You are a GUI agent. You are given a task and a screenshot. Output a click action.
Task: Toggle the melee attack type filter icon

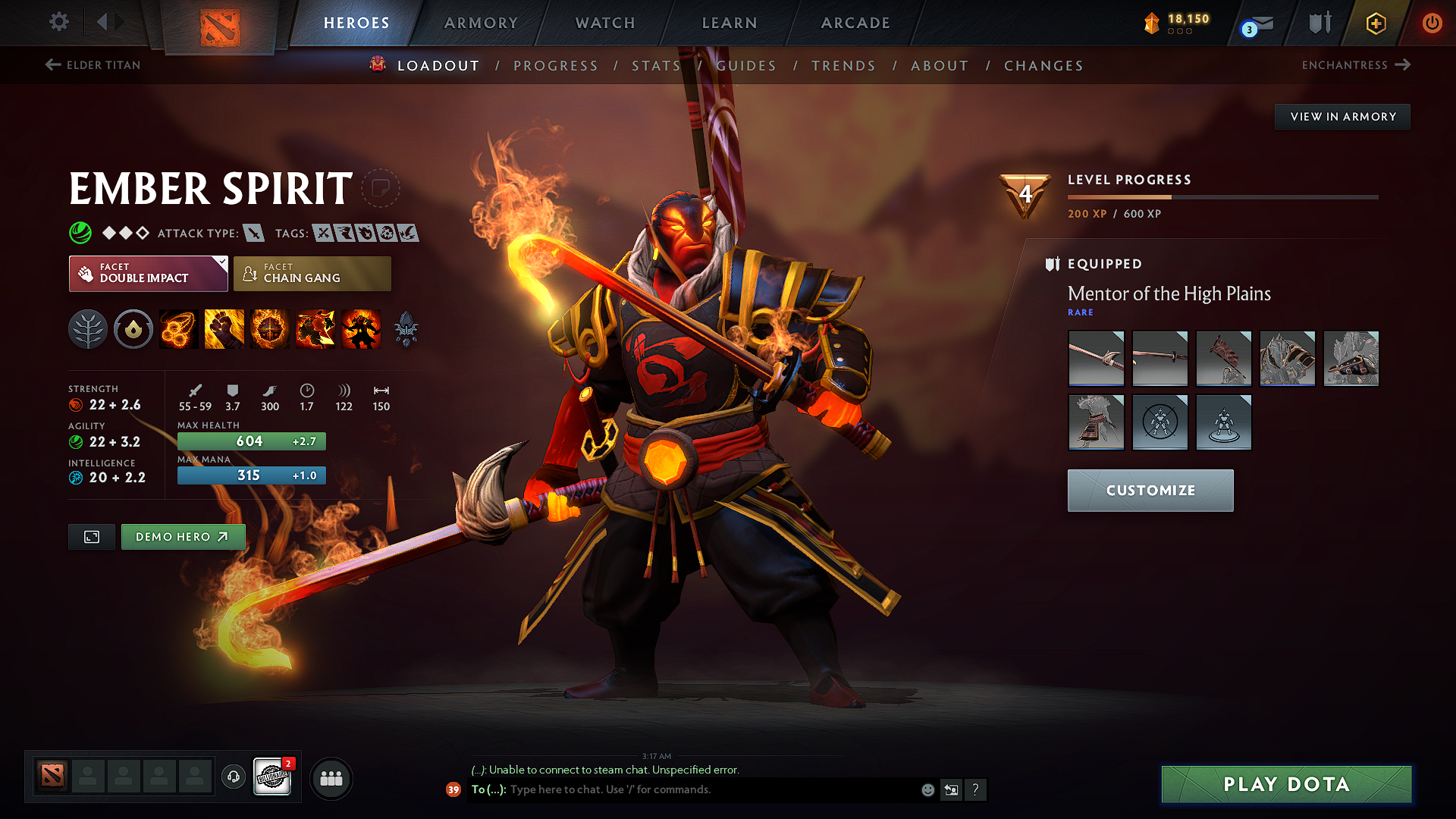click(x=254, y=233)
